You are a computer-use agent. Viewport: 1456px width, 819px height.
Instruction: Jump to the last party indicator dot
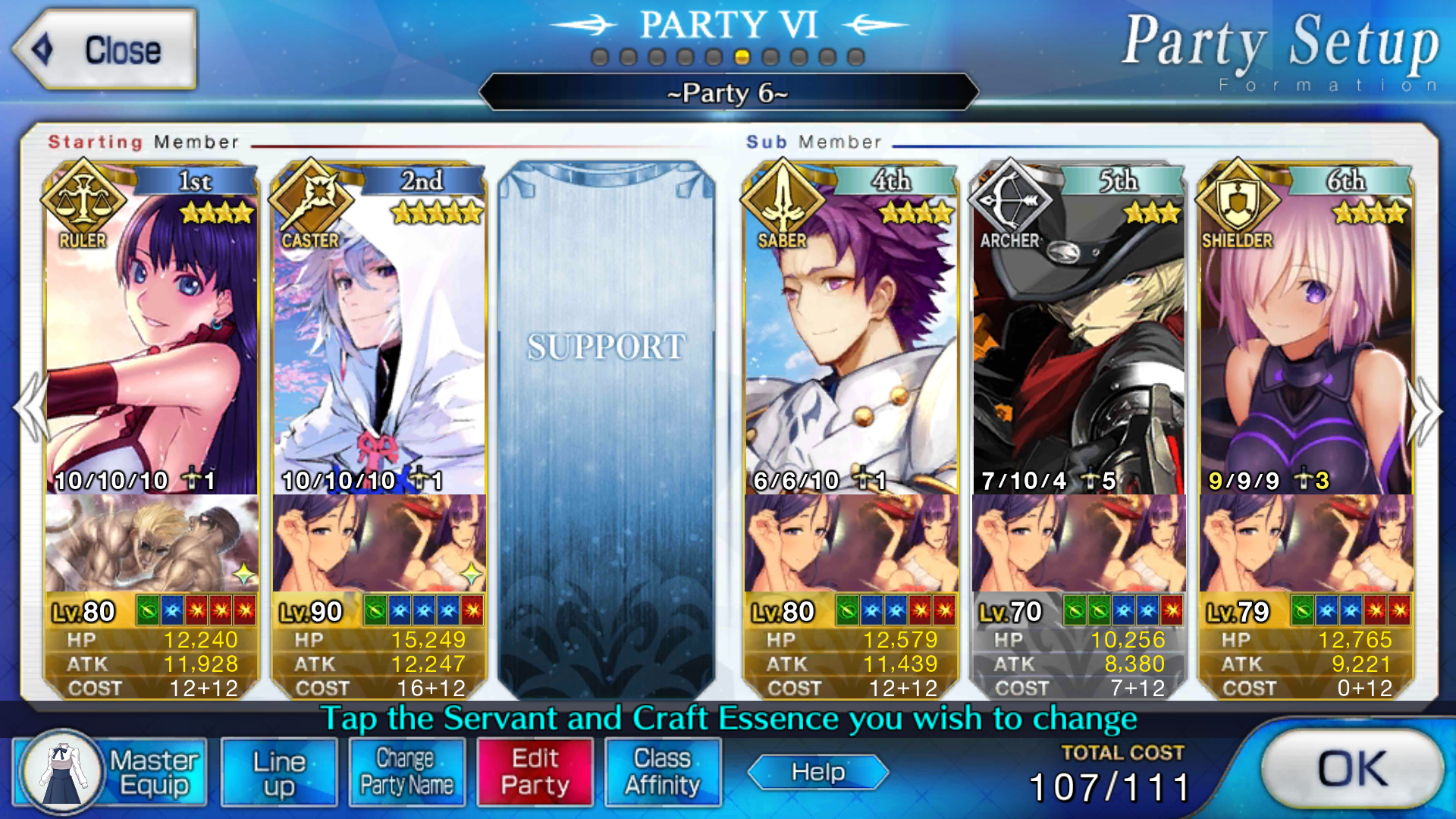coord(856,58)
